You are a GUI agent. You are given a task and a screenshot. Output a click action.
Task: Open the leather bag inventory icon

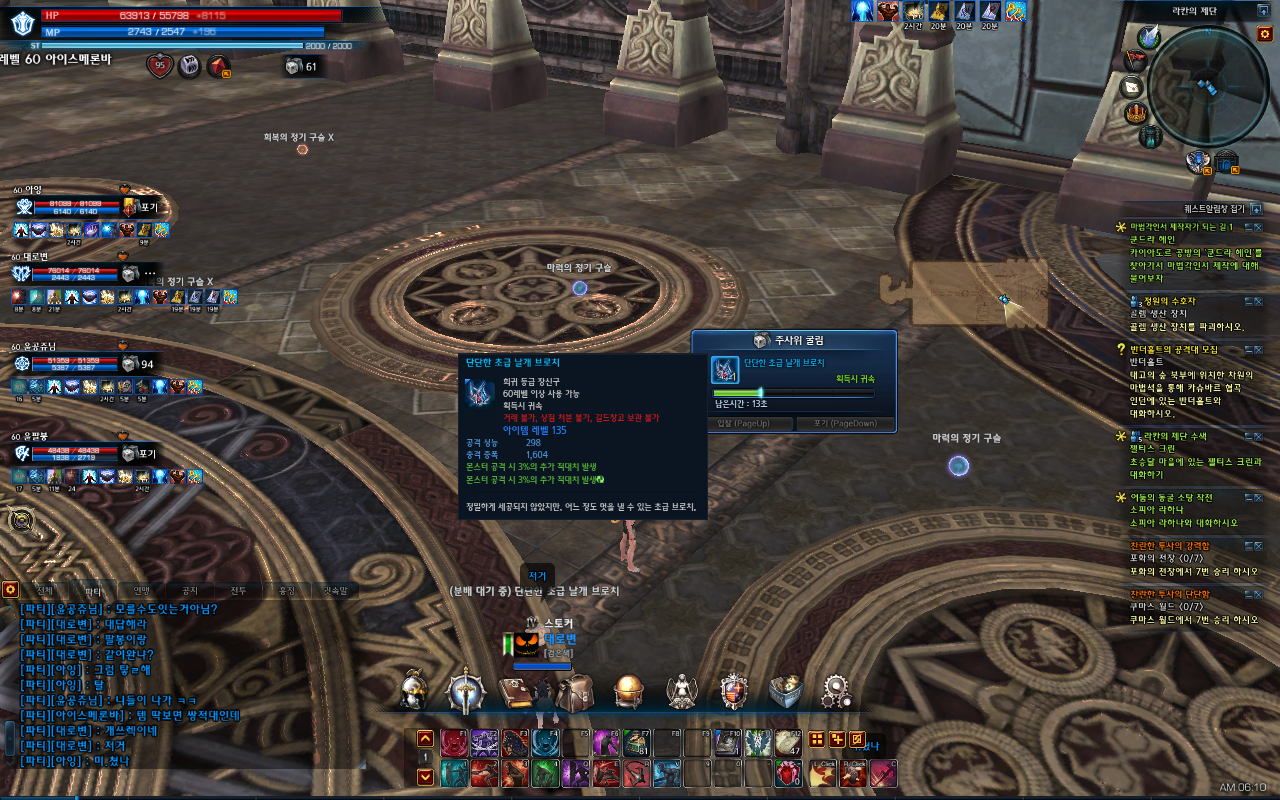(x=575, y=691)
